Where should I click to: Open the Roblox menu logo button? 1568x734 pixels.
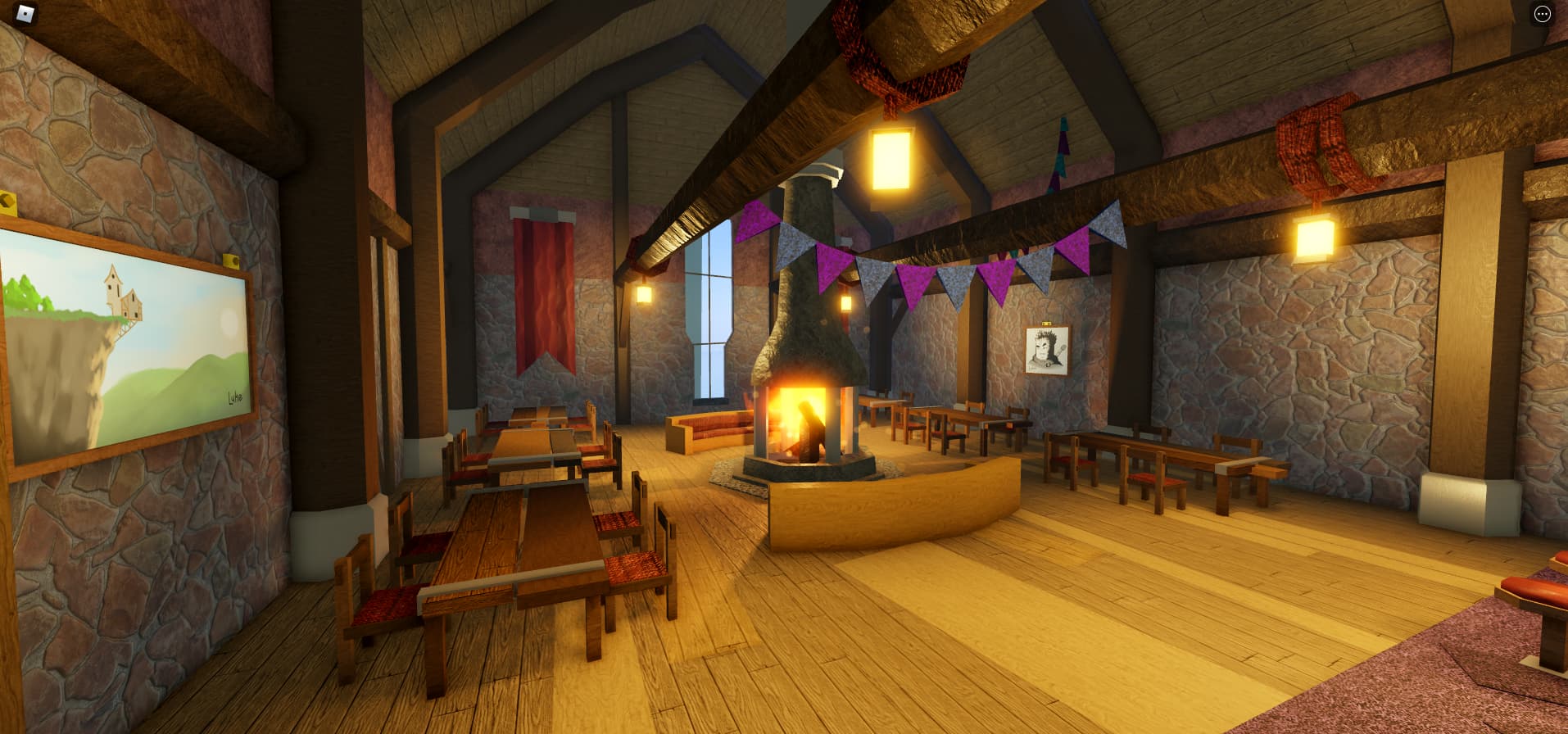(x=26, y=13)
